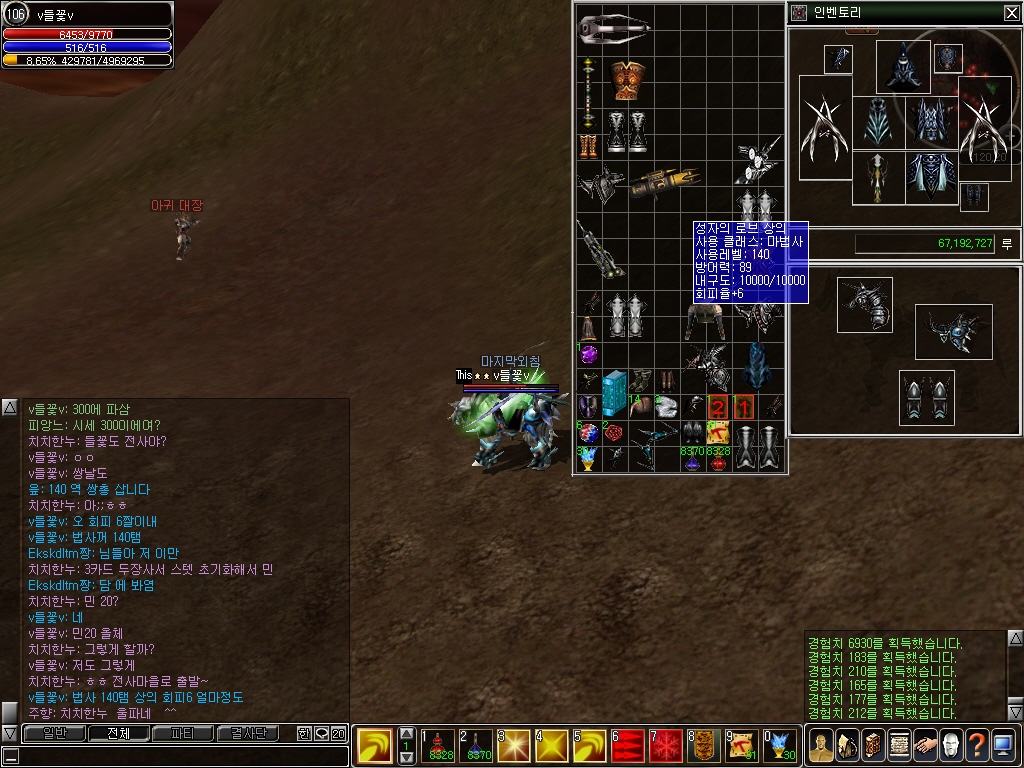Viewport: 1024px width, 768px height.
Task: Close the 인벤토리 inventory window
Action: [1011, 13]
